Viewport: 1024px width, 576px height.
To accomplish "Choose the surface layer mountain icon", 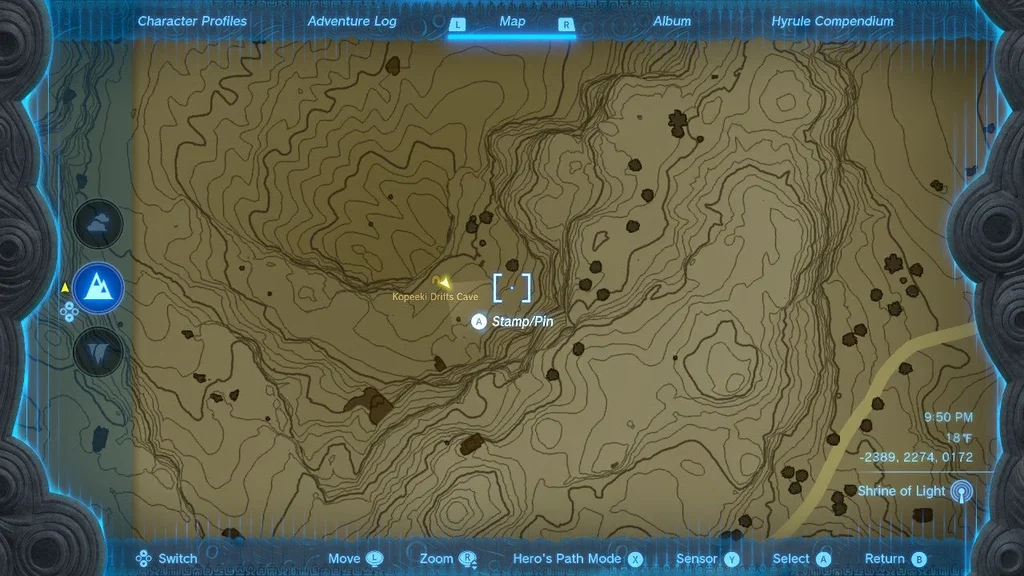I will (x=99, y=288).
